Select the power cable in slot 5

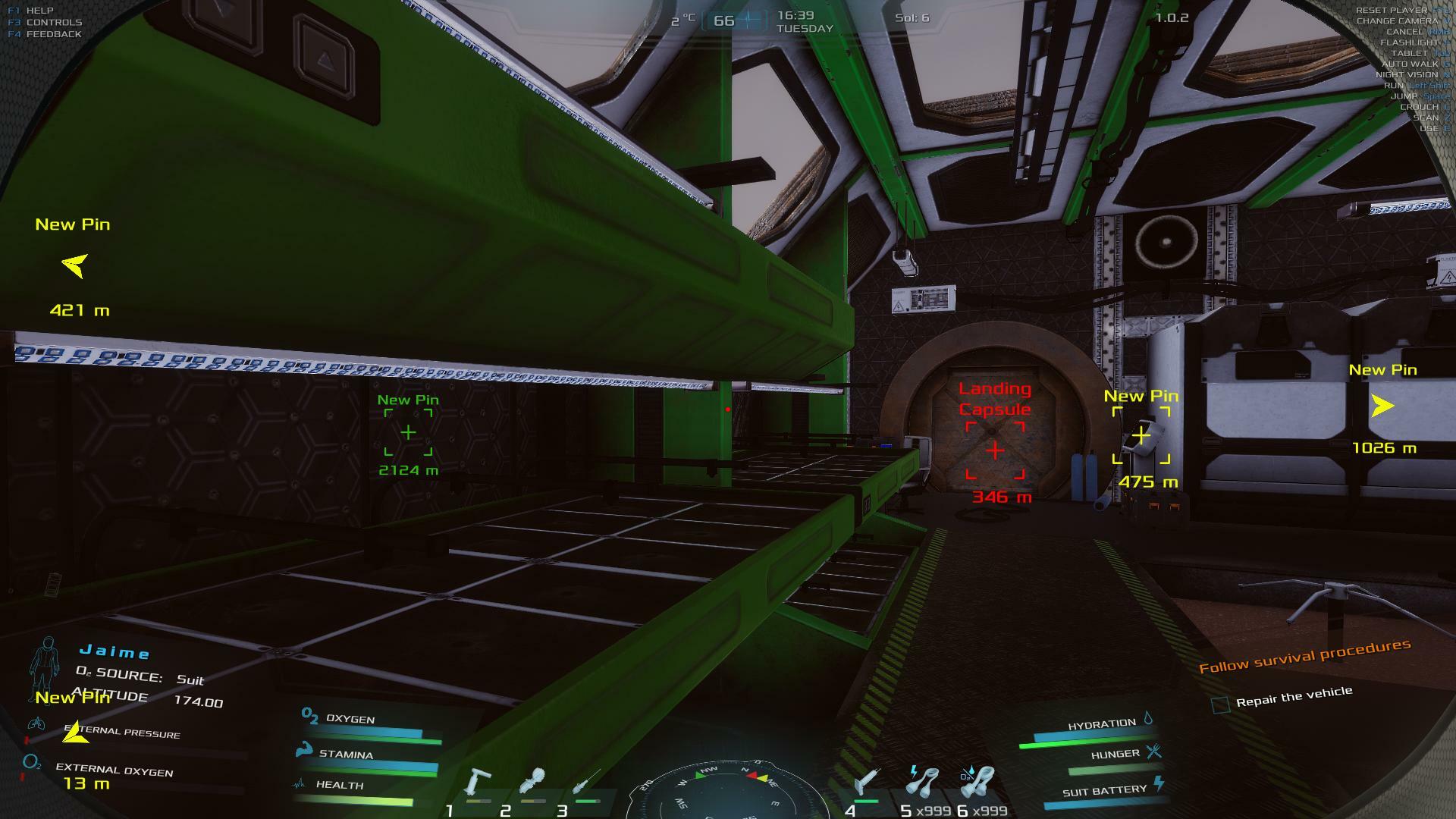[923, 781]
